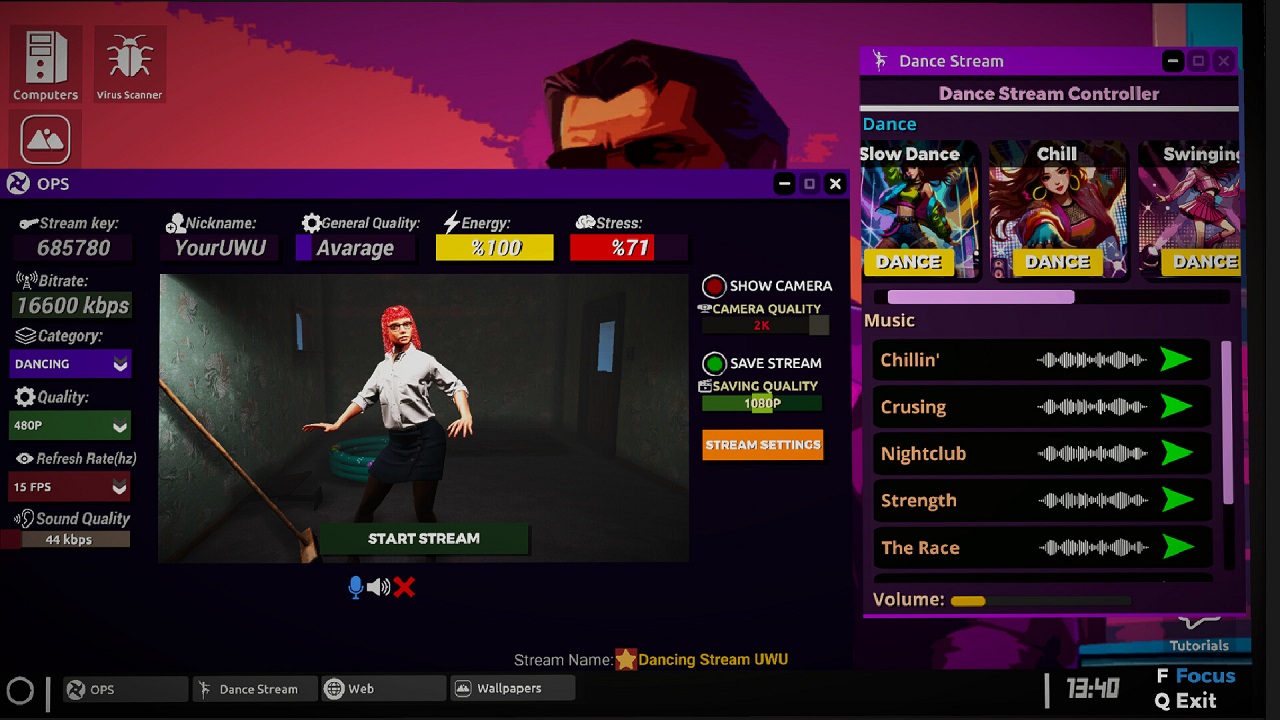Click the image gallery desktop icon
1280x720 pixels.
(44, 138)
